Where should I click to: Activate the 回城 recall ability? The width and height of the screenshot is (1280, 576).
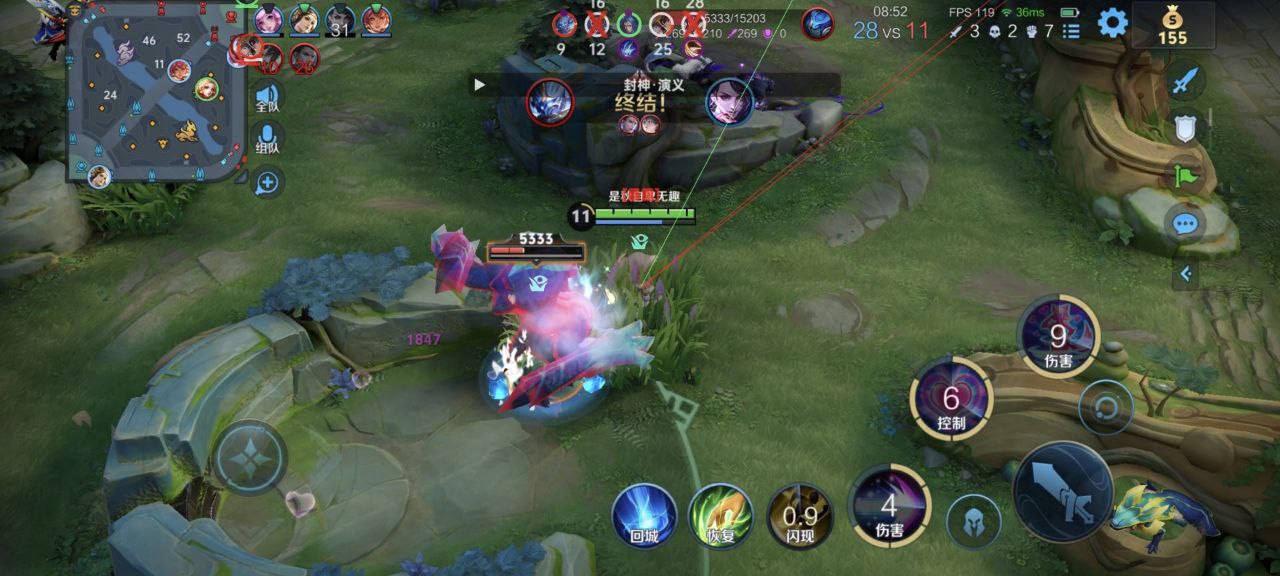(644, 515)
